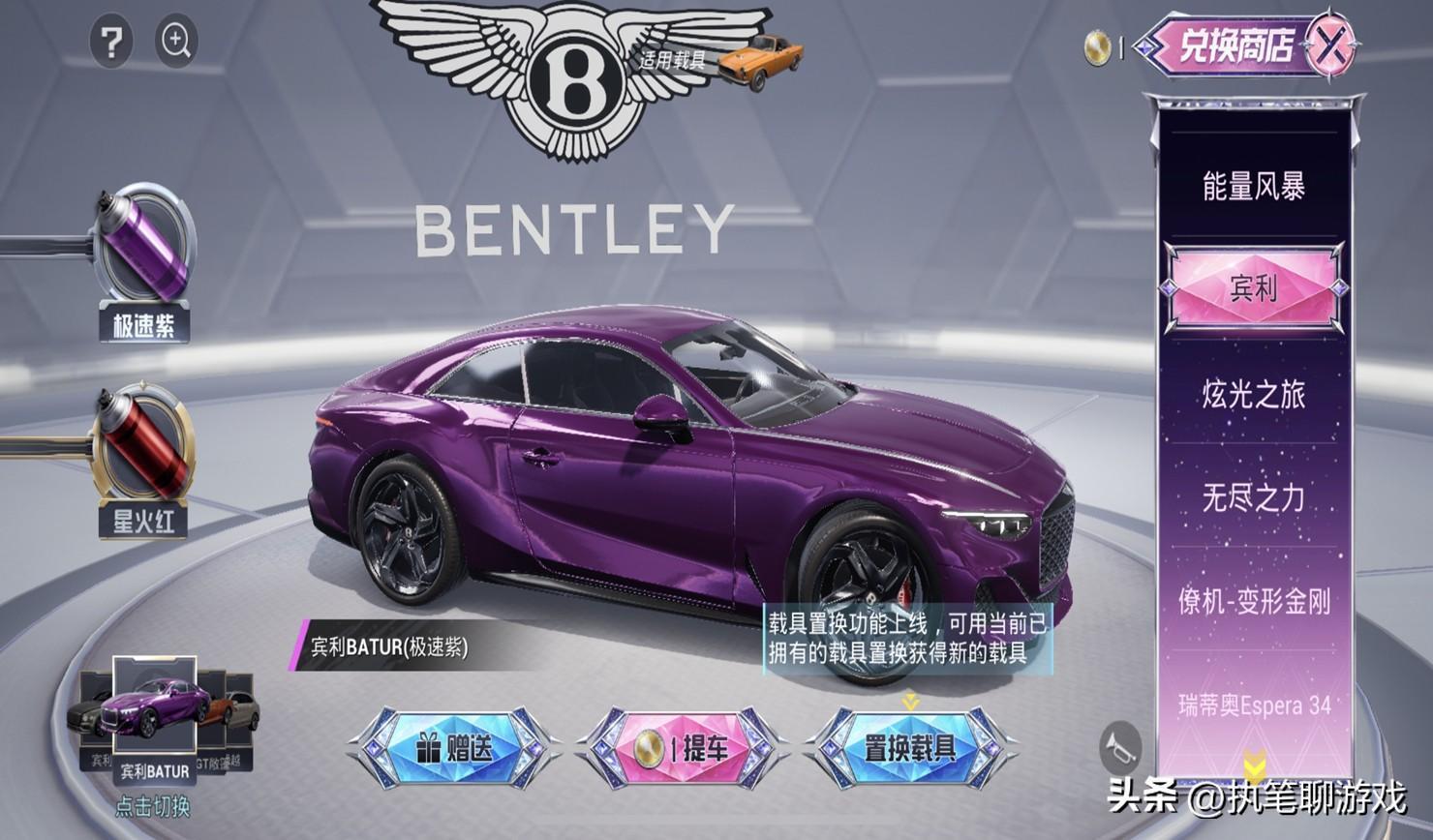Select the 宾利BATUR purple car thumbnail
This screenshot has width=1433, height=840.
155,716
